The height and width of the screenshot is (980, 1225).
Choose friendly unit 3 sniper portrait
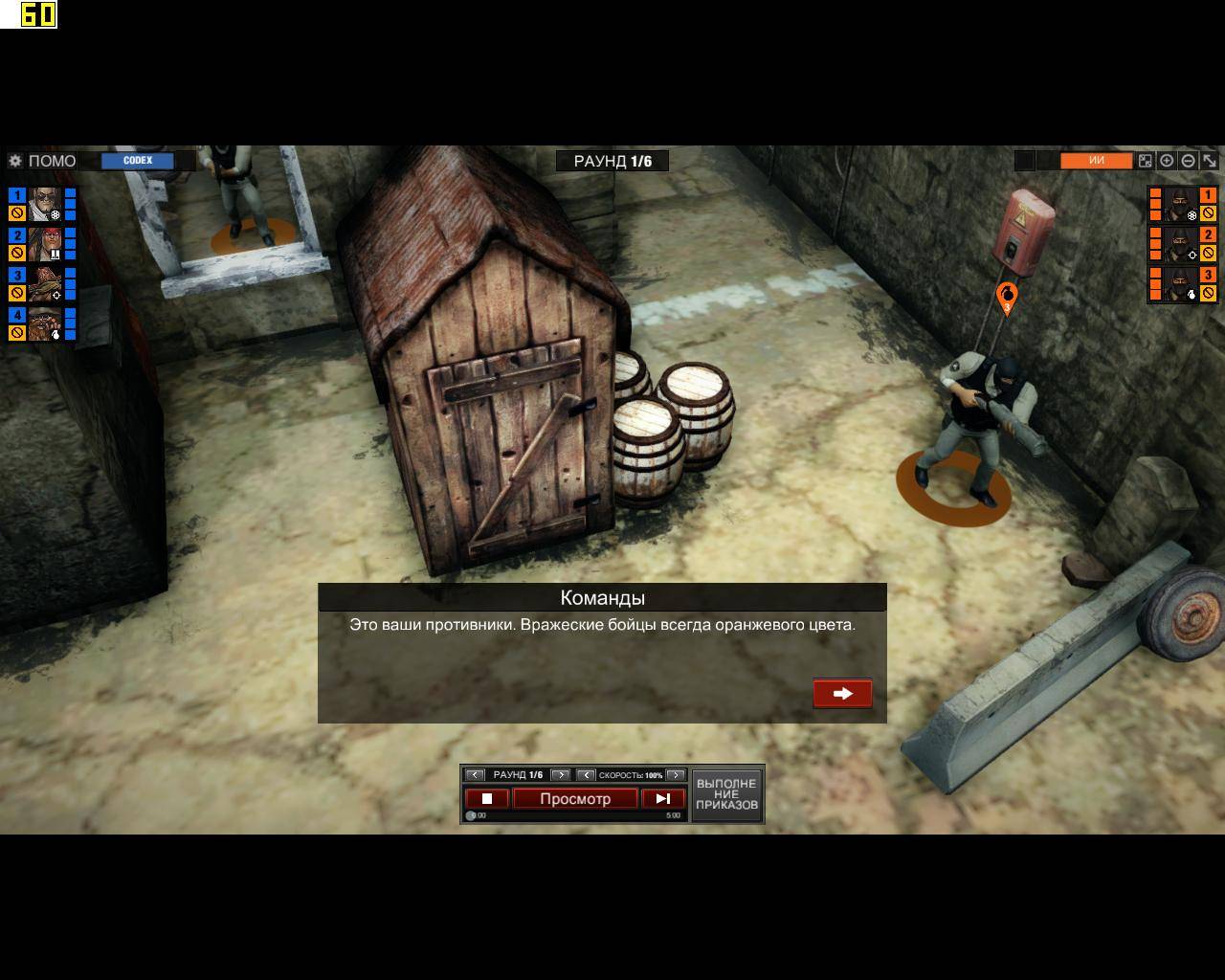(44, 284)
